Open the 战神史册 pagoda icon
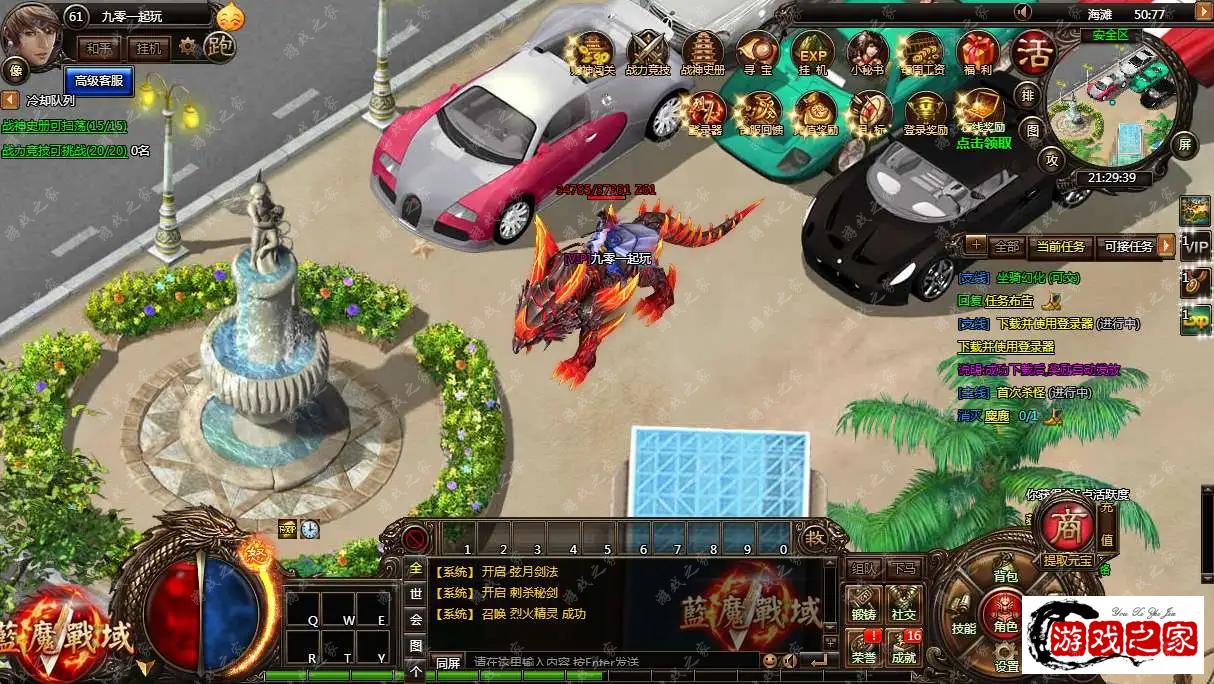The height and width of the screenshot is (684, 1214). 702,52
